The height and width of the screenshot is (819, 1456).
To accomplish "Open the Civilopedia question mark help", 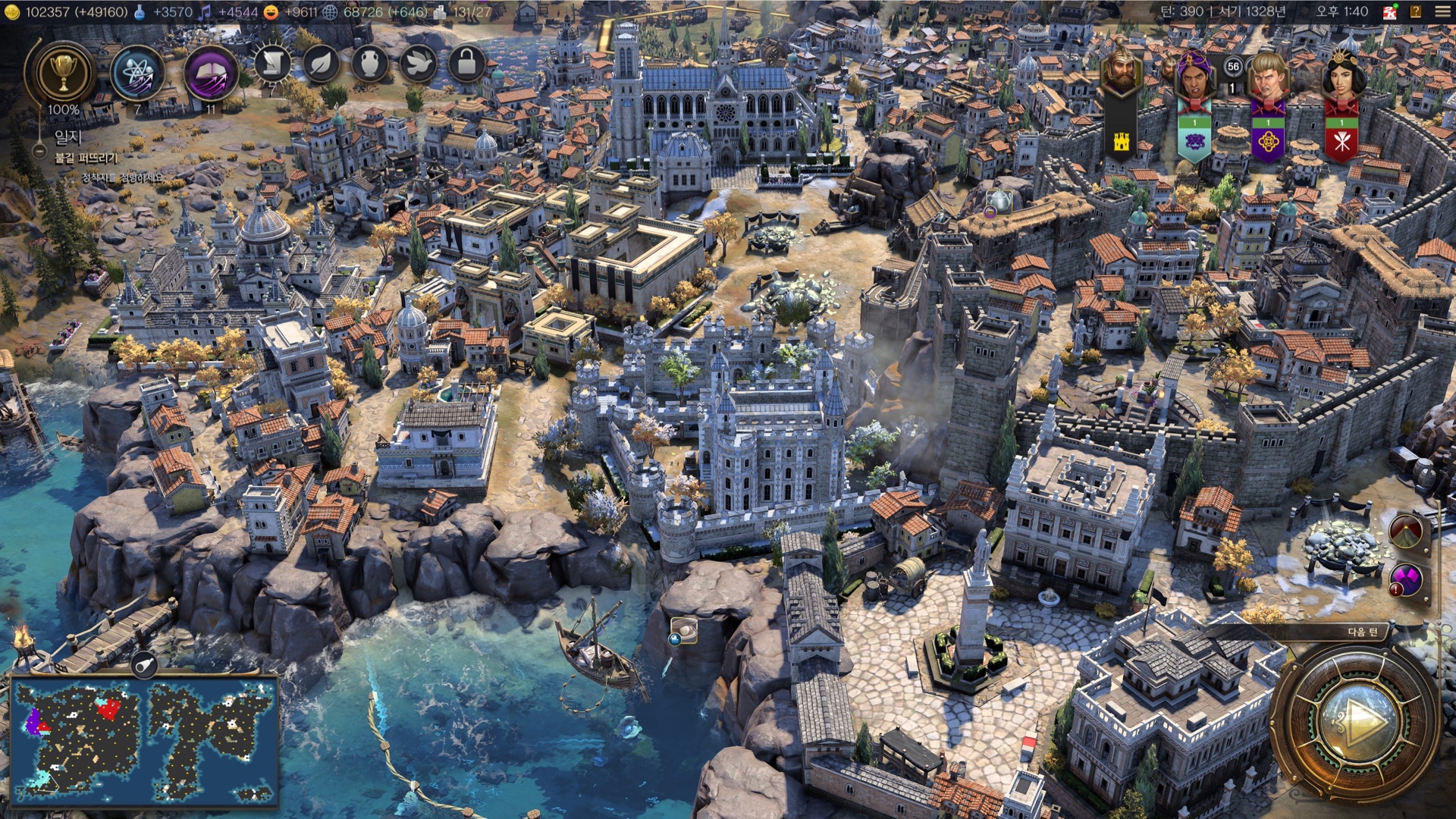I will tap(1416, 11).
